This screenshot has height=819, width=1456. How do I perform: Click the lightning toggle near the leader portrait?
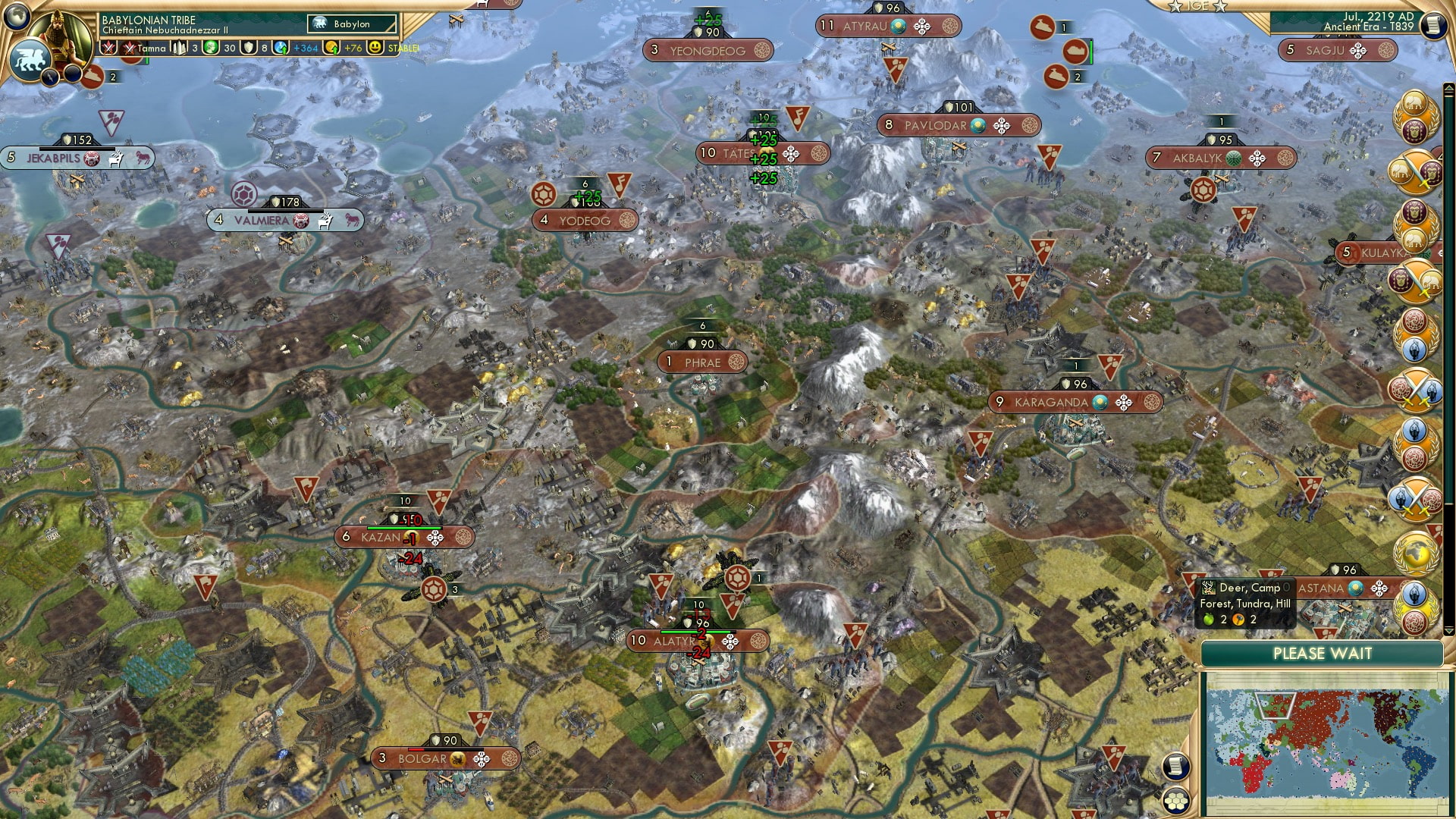point(51,76)
